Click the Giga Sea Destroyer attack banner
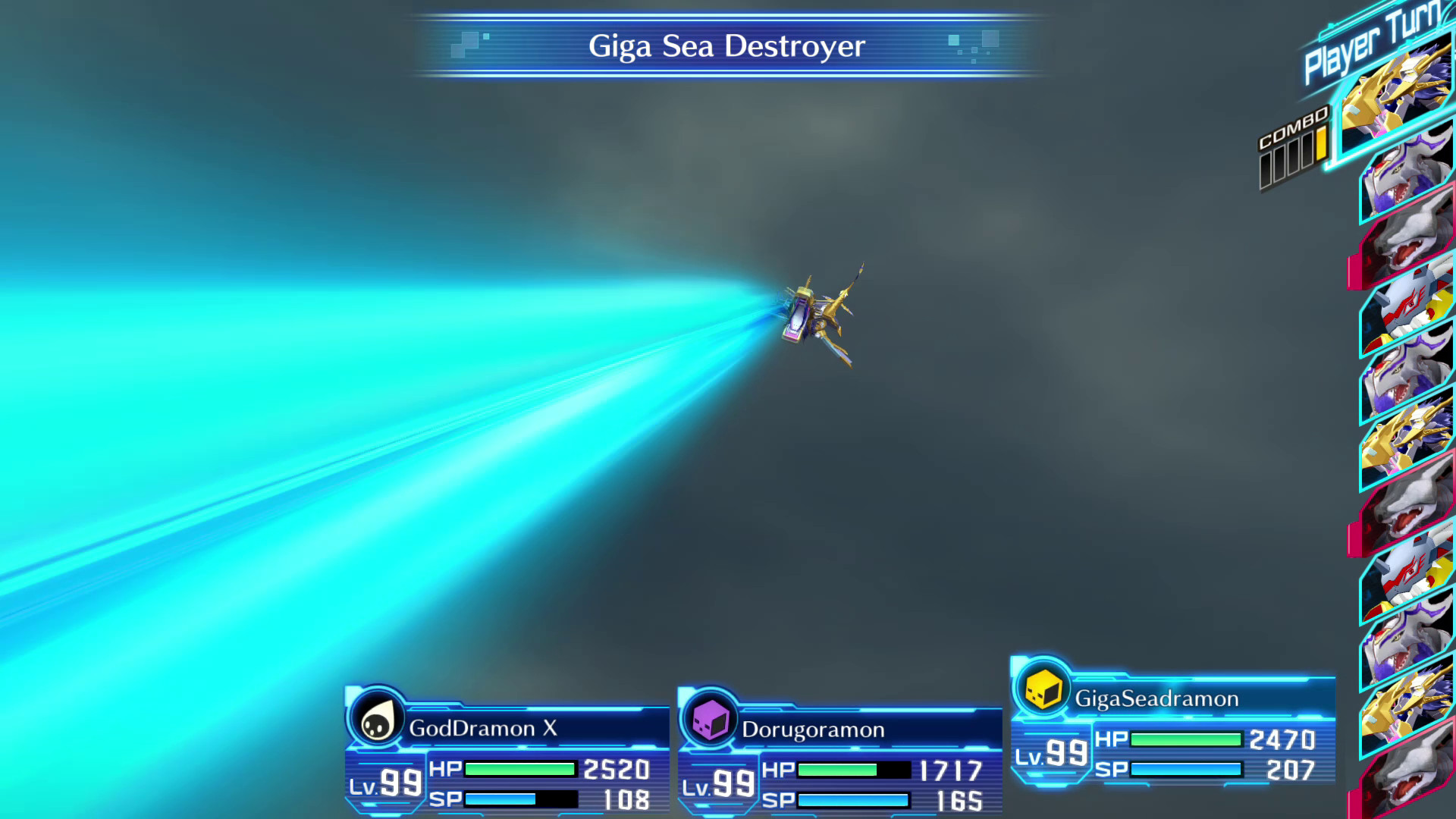1456x819 pixels. (x=726, y=45)
